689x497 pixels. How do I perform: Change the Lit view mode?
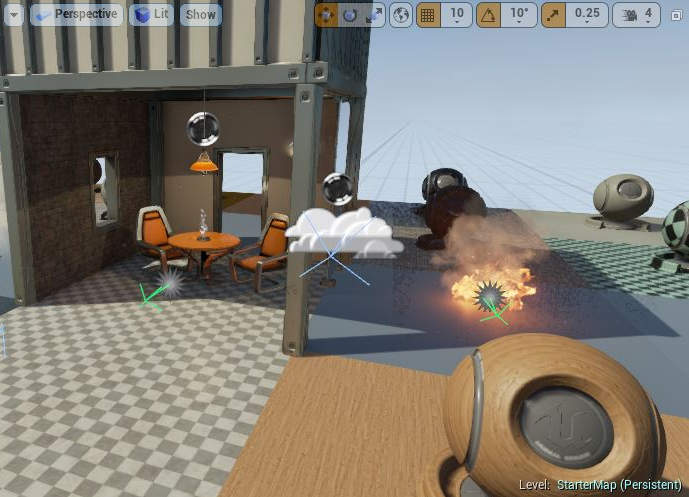coord(150,15)
